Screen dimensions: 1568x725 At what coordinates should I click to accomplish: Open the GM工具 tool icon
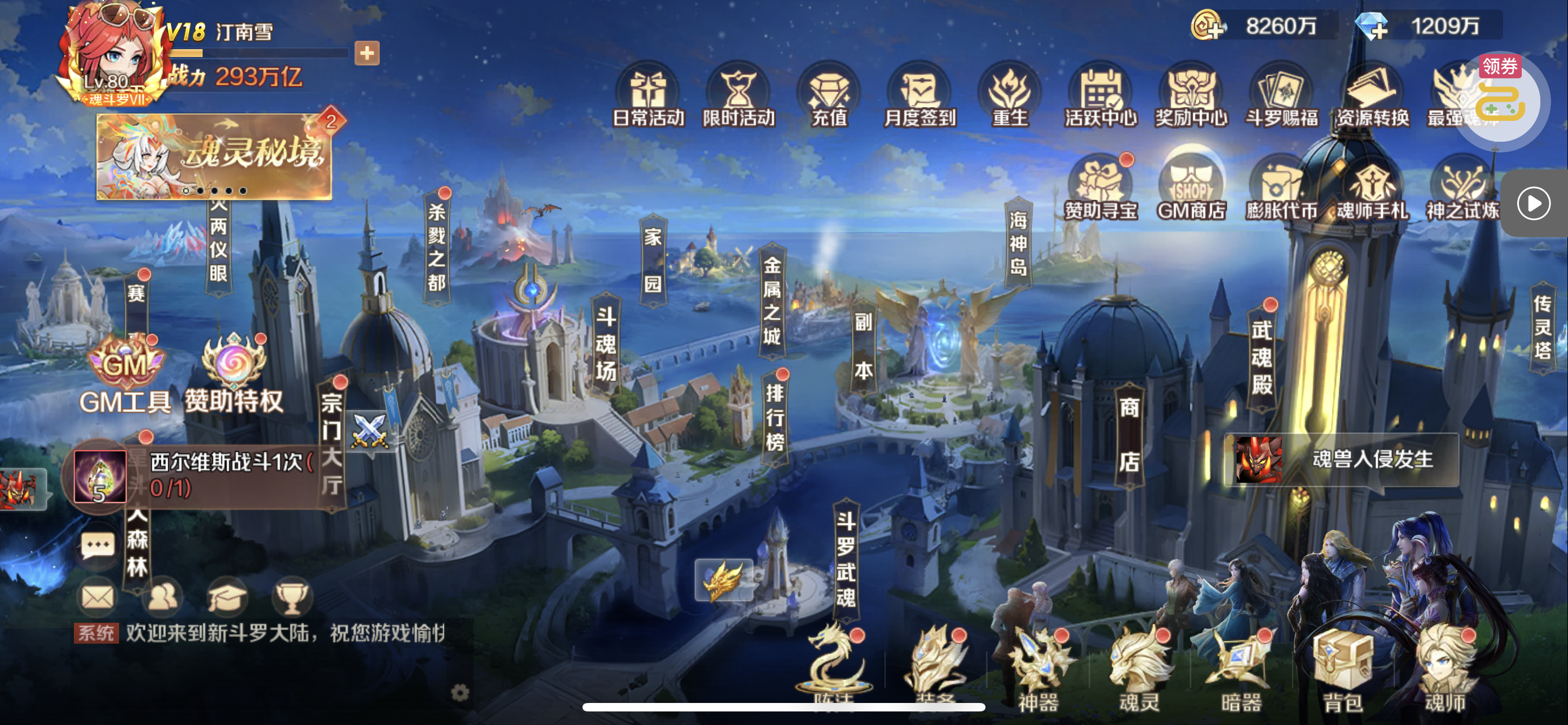point(125,374)
